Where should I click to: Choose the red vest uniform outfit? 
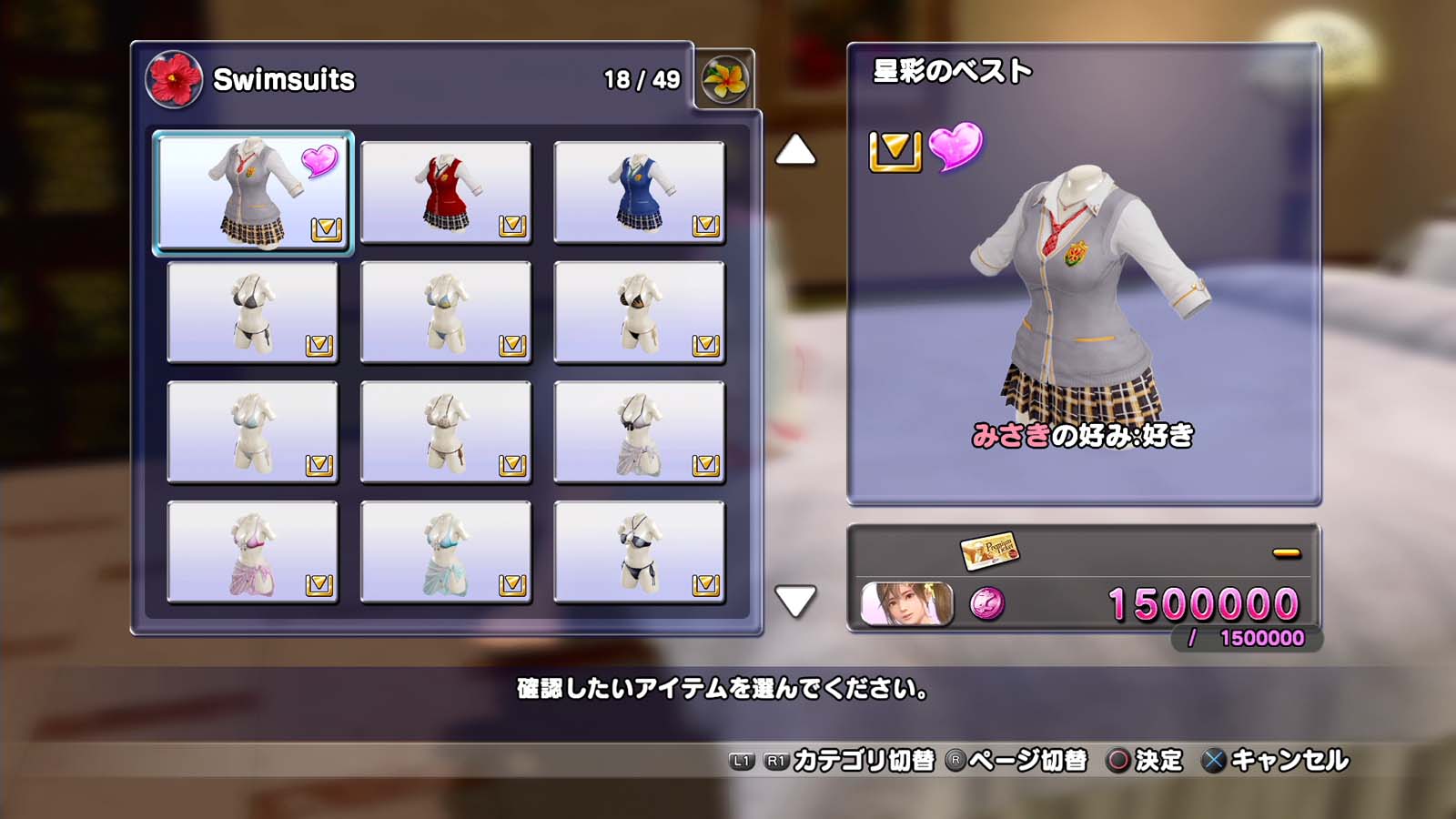coord(446,192)
